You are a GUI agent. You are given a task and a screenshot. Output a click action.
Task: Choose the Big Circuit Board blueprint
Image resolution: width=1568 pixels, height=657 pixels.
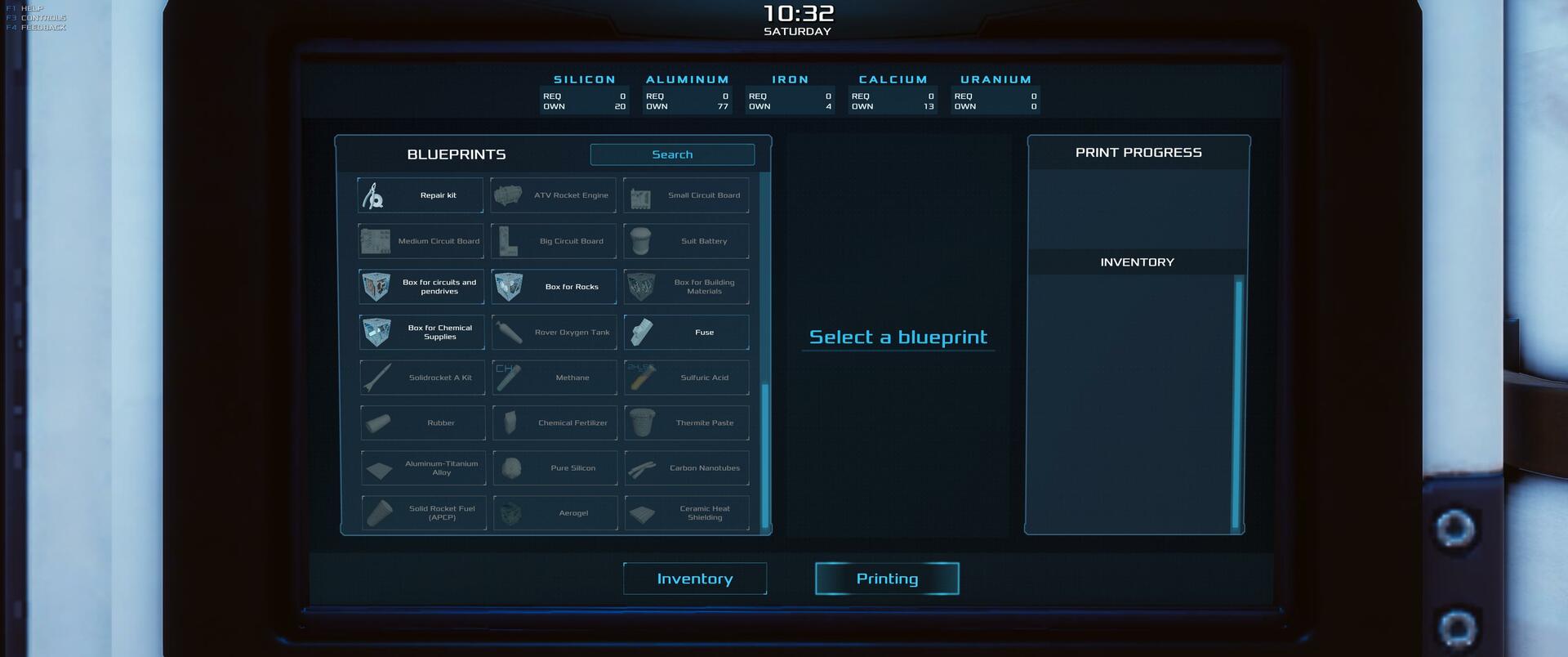pyautogui.click(x=554, y=241)
